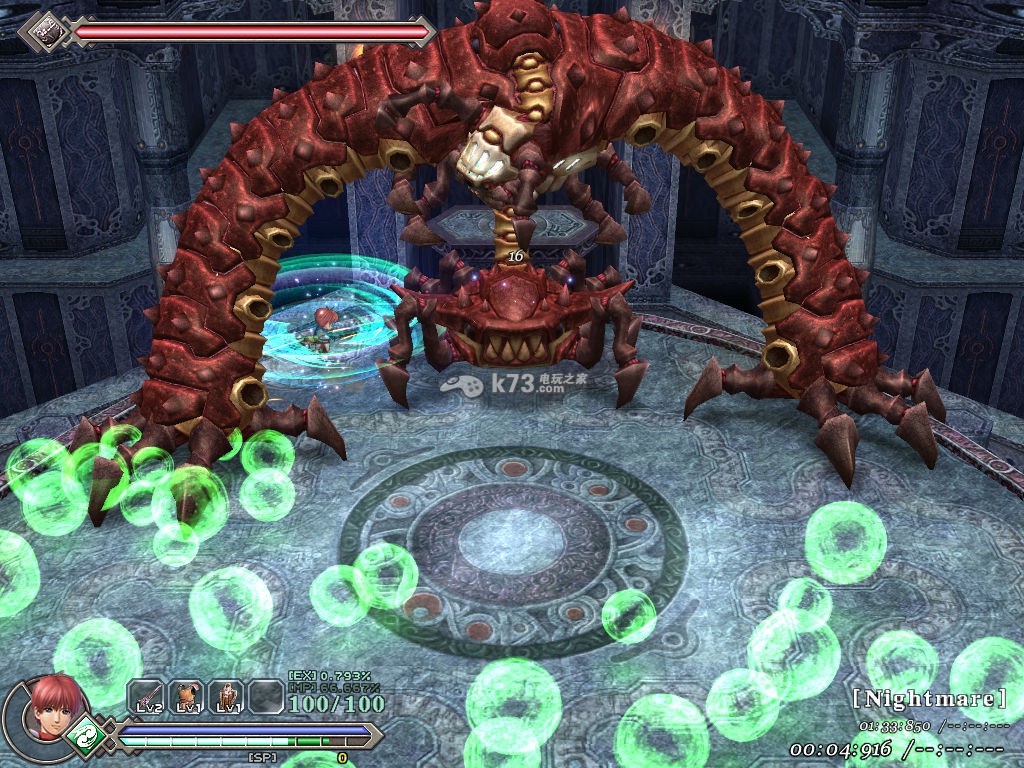The width and height of the screenshot is (1024, 768).
Task: Click the boss emblem beside the red bar
Action: point(43,31)
